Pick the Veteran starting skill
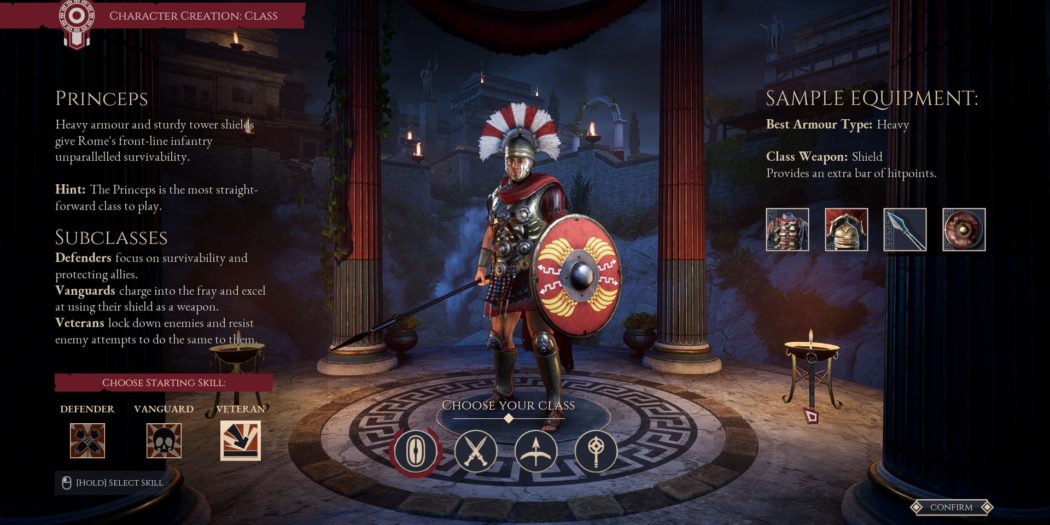Image resolution: width=1050 pixels, height=525 pixels. click(240, 440)
